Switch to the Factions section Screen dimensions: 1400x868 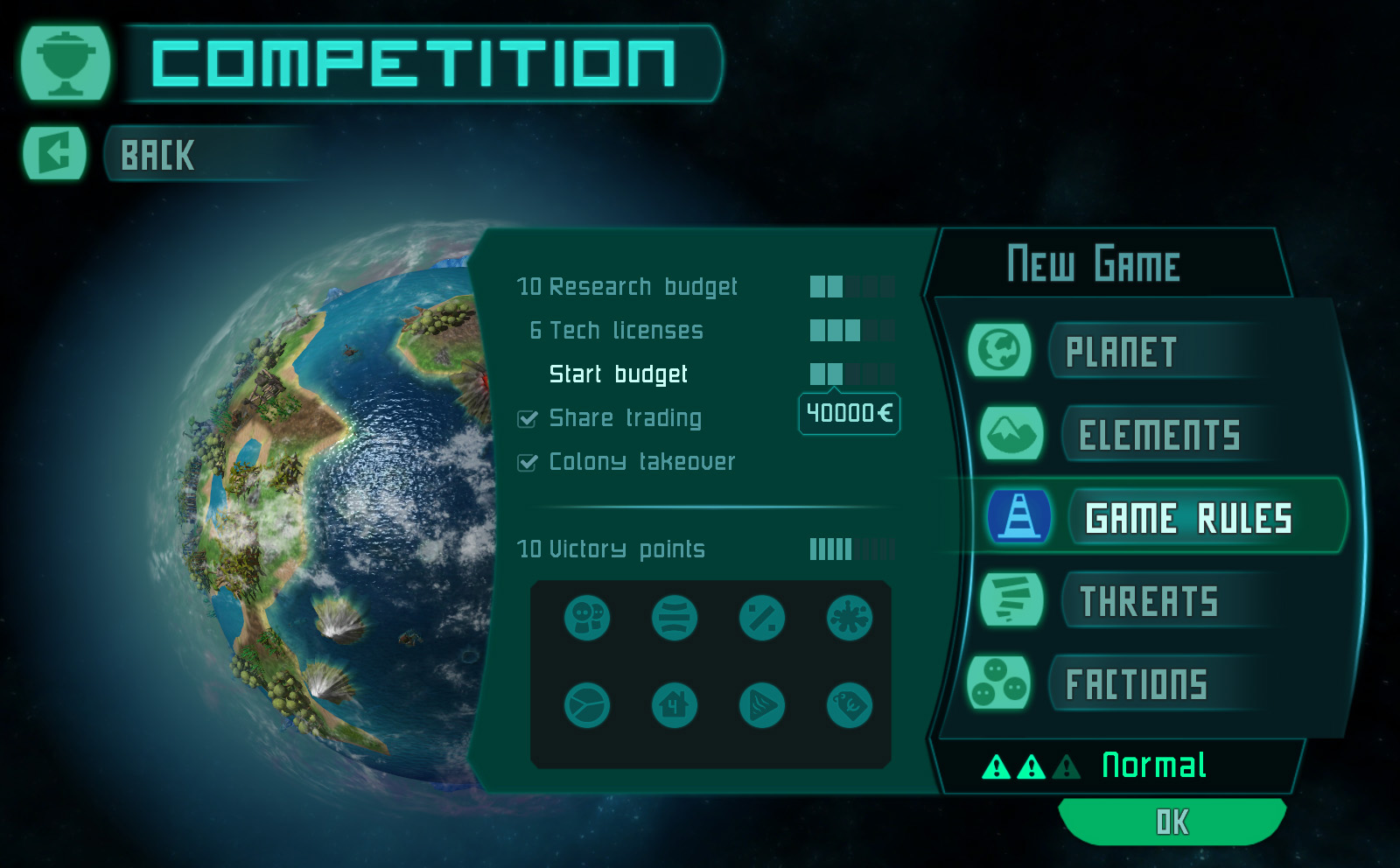click(1136, 684)
